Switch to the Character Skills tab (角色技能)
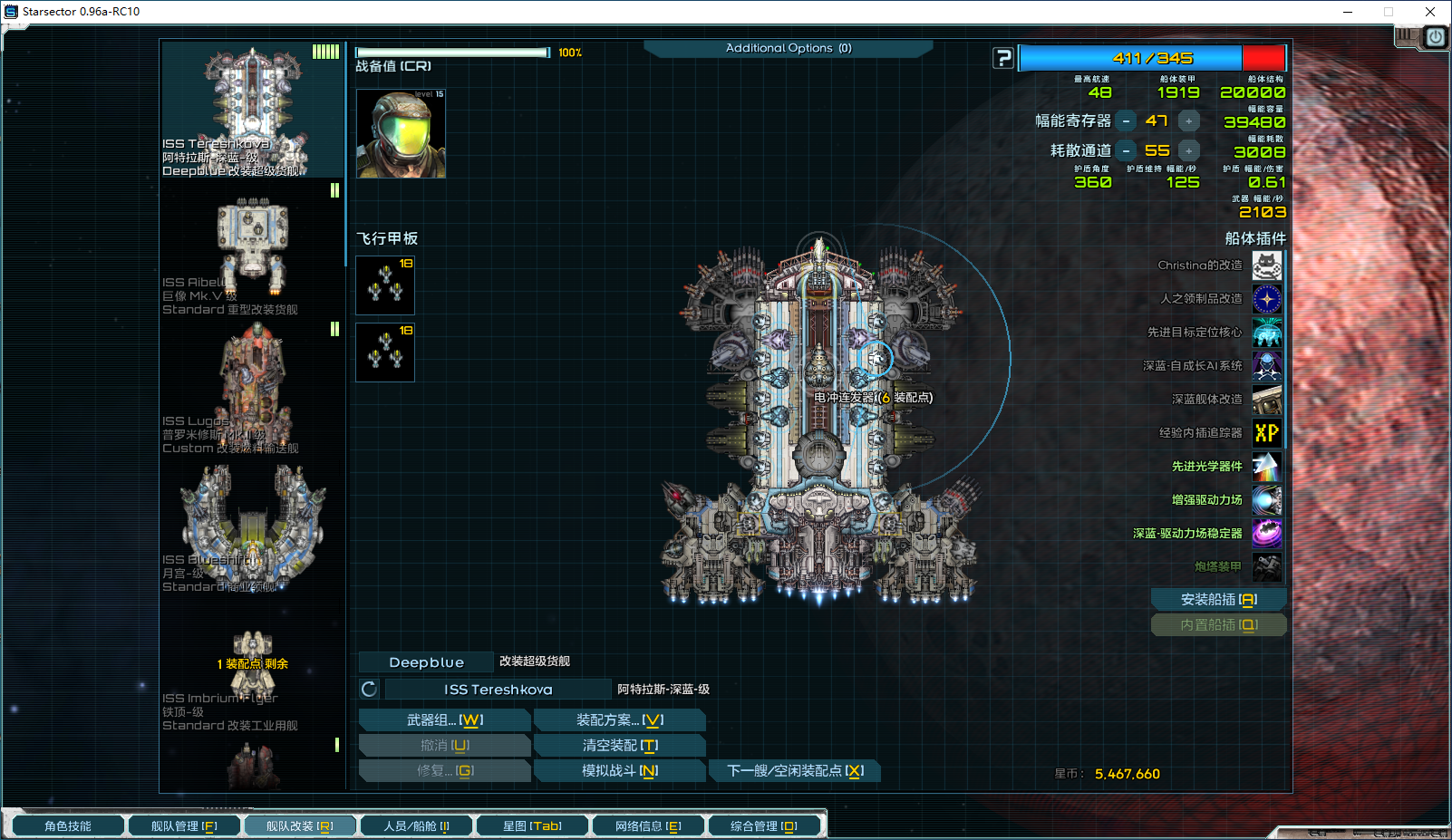The width and height of the screenshot is (1452, 840). (68, 826)
